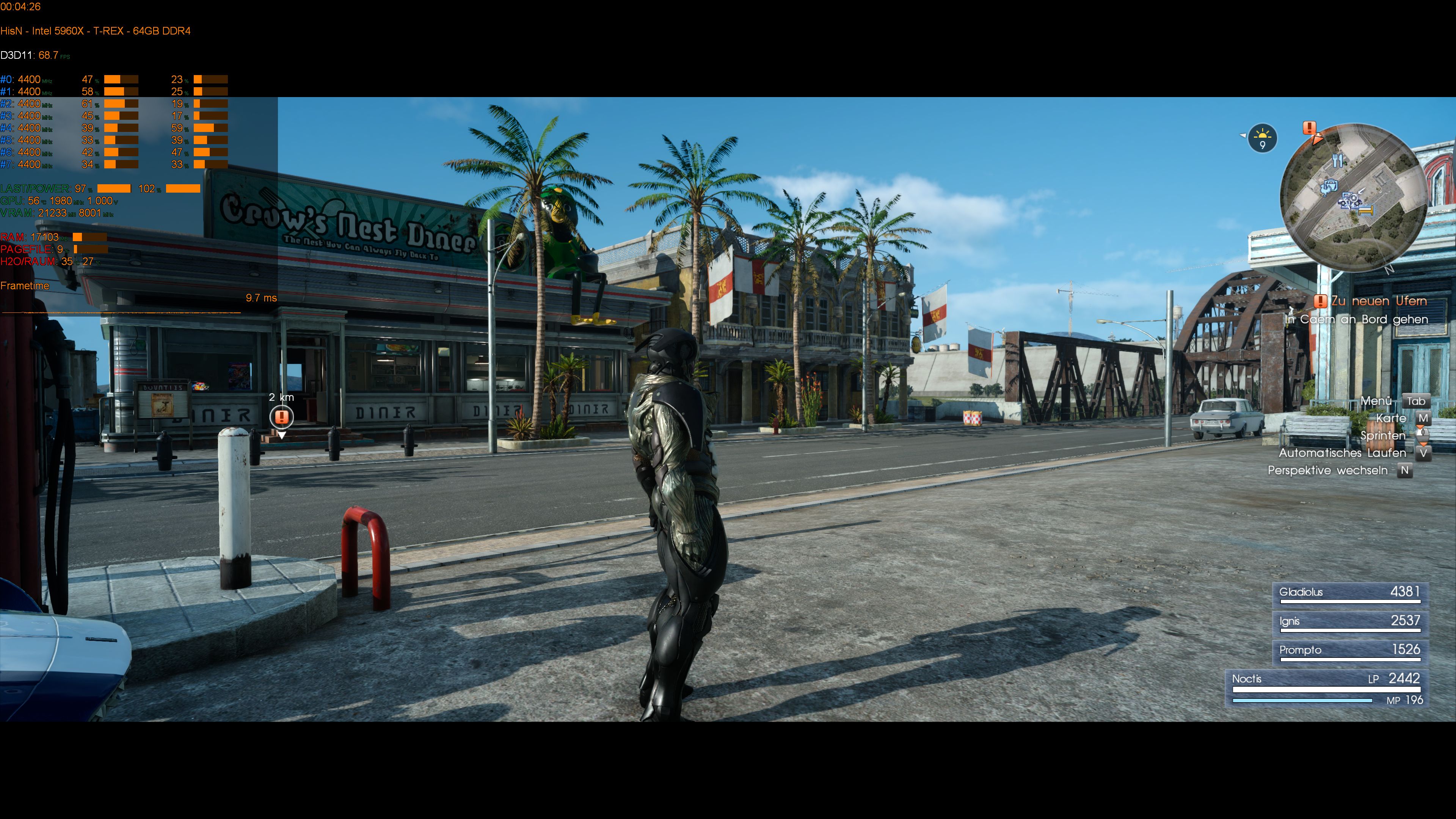Select the bed lodging icon on the minimap

pyautogui.click(x=1366, y=212)
